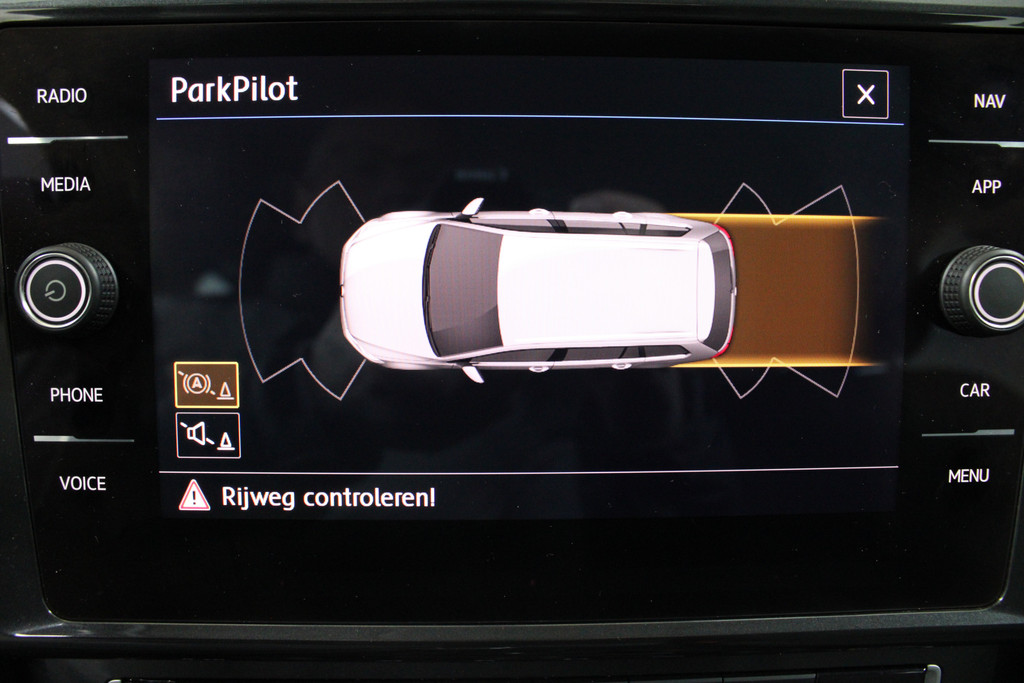Toggle the automatic braking assist icon
This screenshot has height=683, width=1024.
point(207,385)
